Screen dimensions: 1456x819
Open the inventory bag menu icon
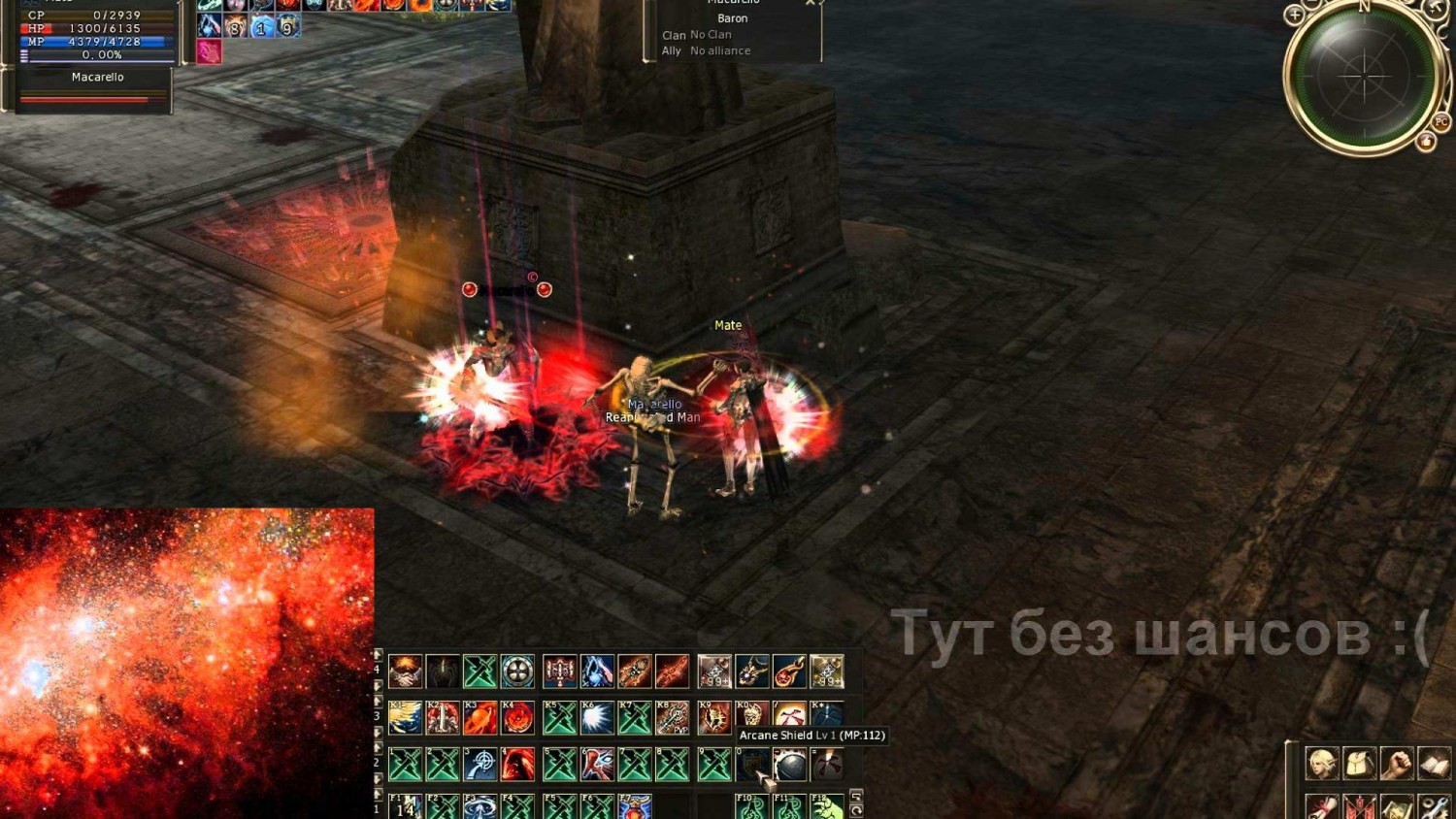click(x=1360, y=764)
